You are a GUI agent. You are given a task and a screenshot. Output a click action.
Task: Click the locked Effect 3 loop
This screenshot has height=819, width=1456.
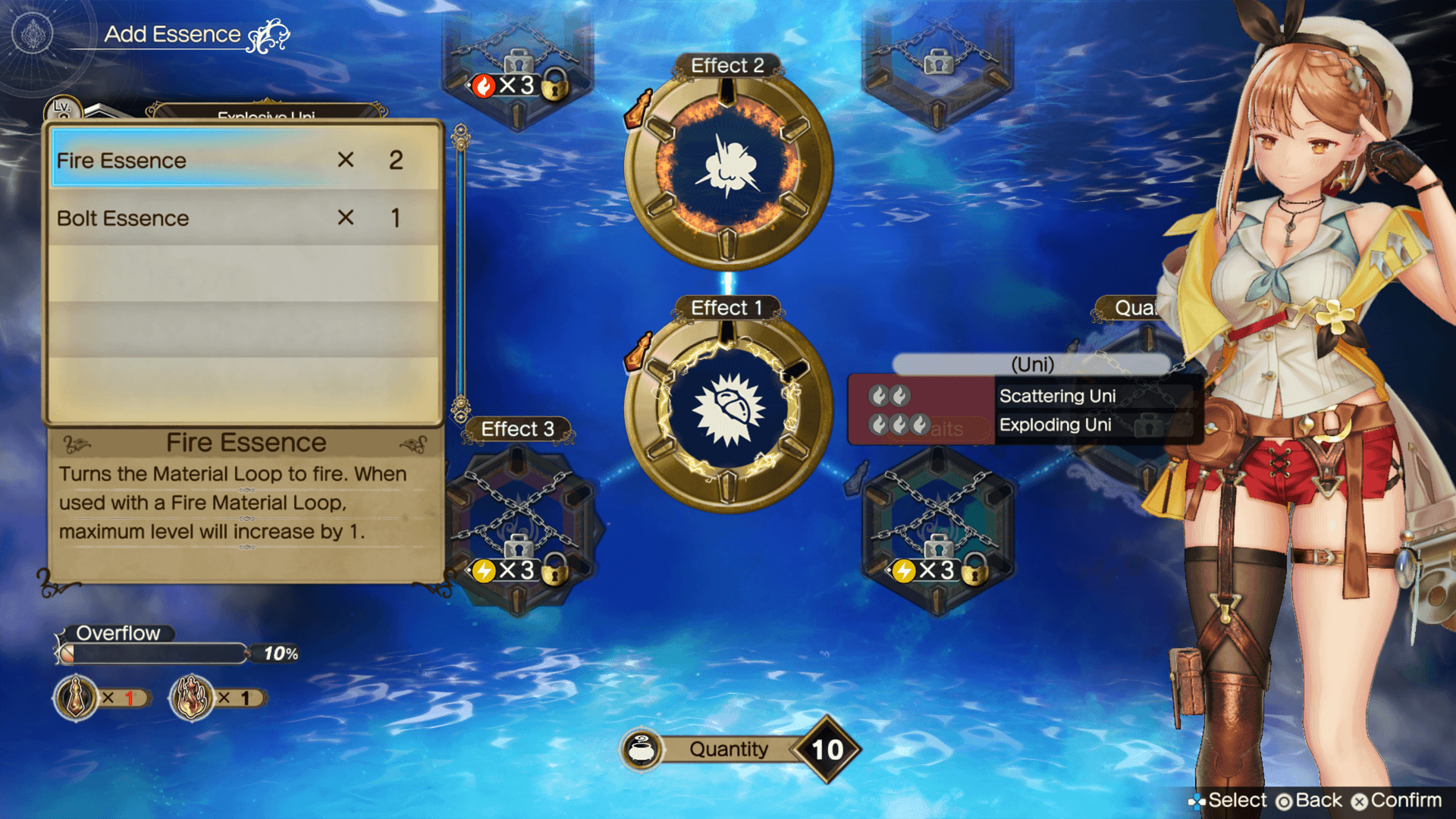pyautogui.click(x=519, y=523)
